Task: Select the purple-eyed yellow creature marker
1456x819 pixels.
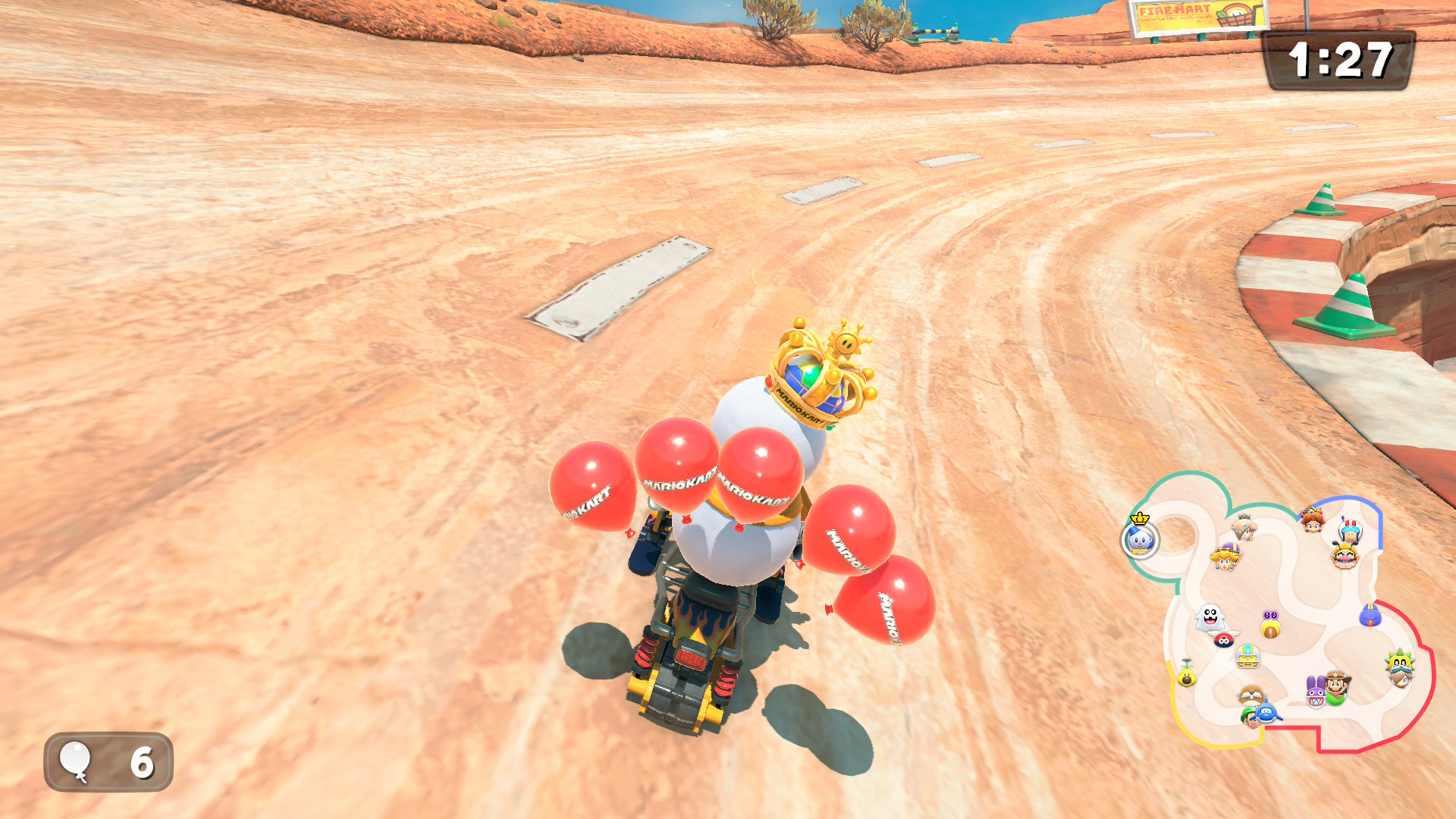Action: [1270, 624]
